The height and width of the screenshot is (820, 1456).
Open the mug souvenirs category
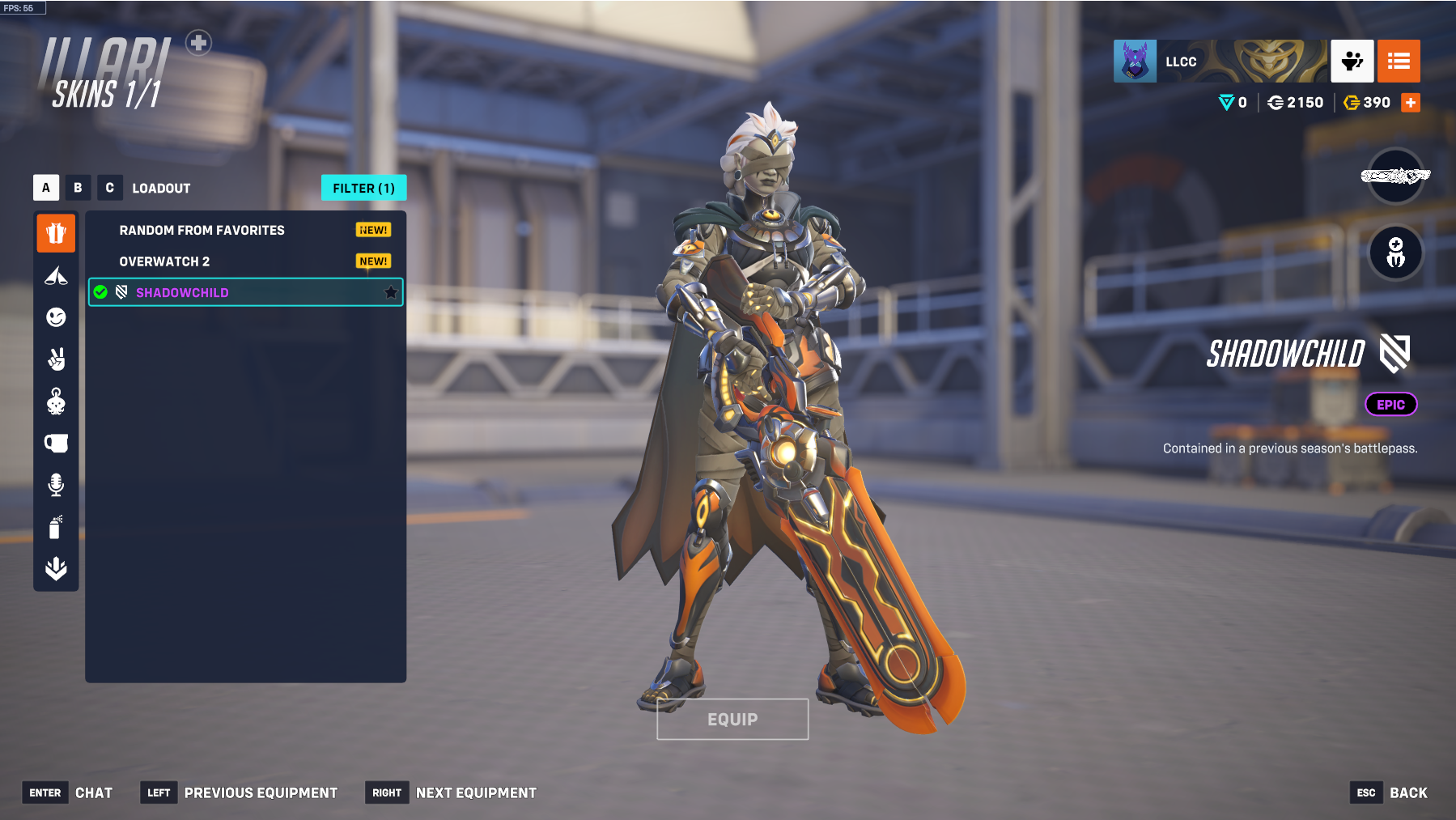coord(56,443)
